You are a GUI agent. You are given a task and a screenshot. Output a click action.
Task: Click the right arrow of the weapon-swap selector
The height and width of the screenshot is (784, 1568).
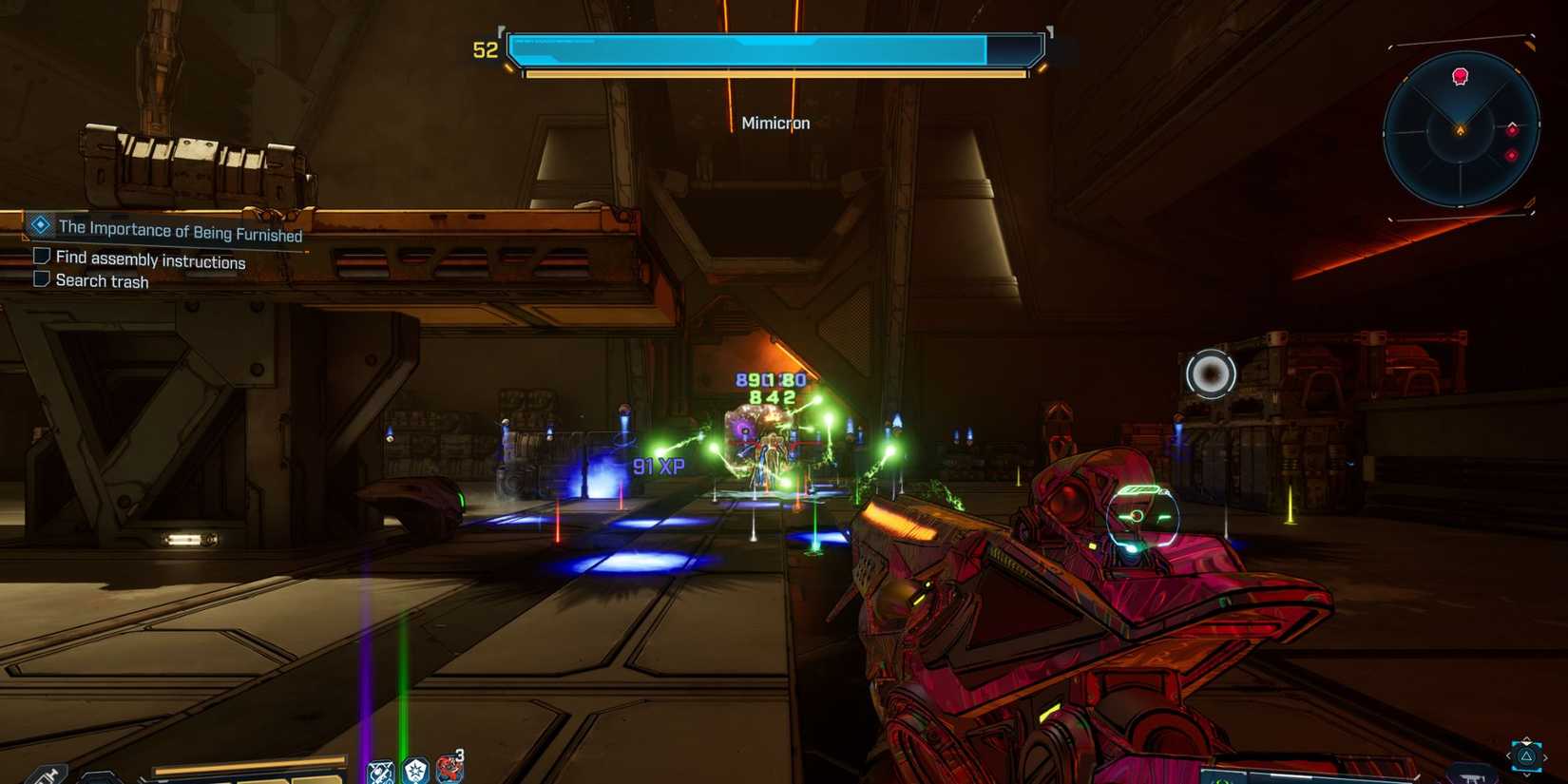tap(1545, 756)
